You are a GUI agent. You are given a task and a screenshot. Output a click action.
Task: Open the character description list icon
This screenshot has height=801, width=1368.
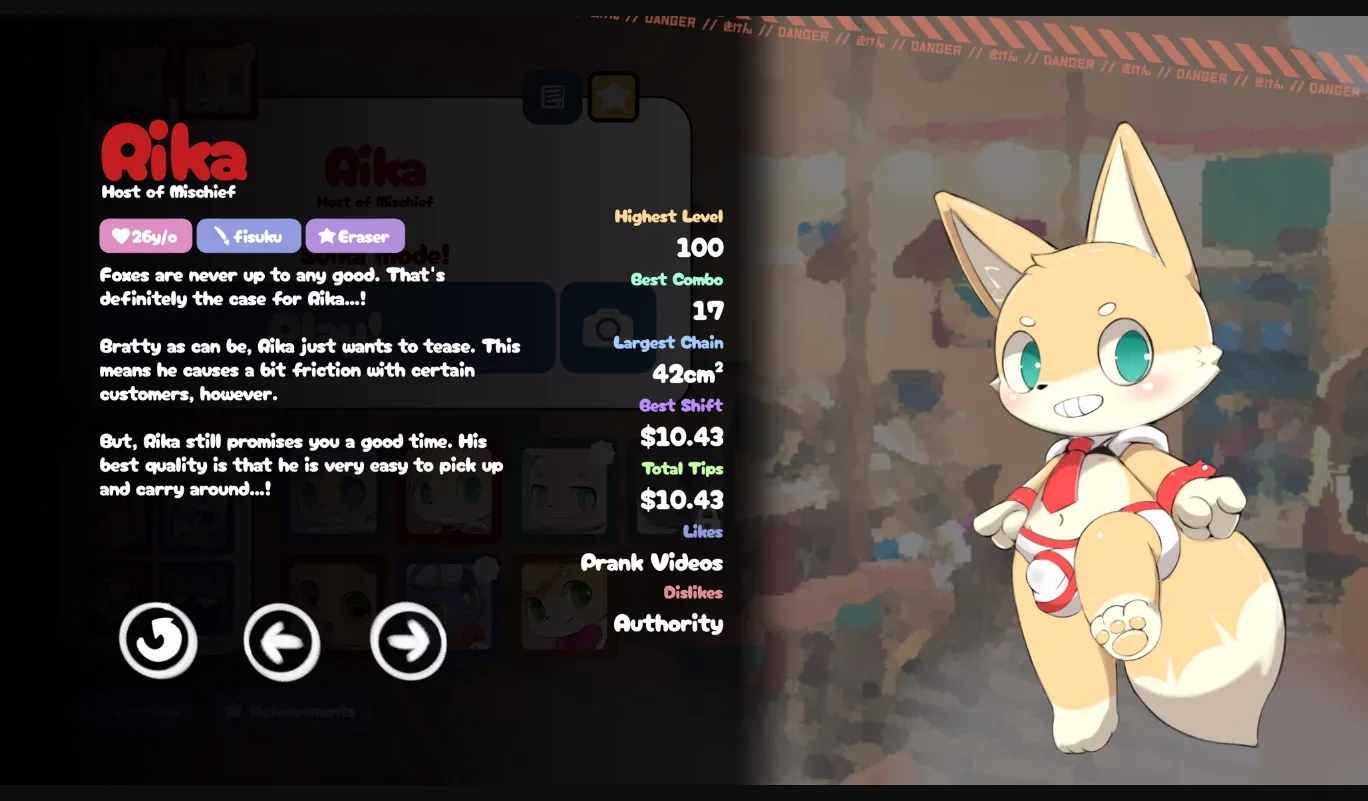(552, 96)
